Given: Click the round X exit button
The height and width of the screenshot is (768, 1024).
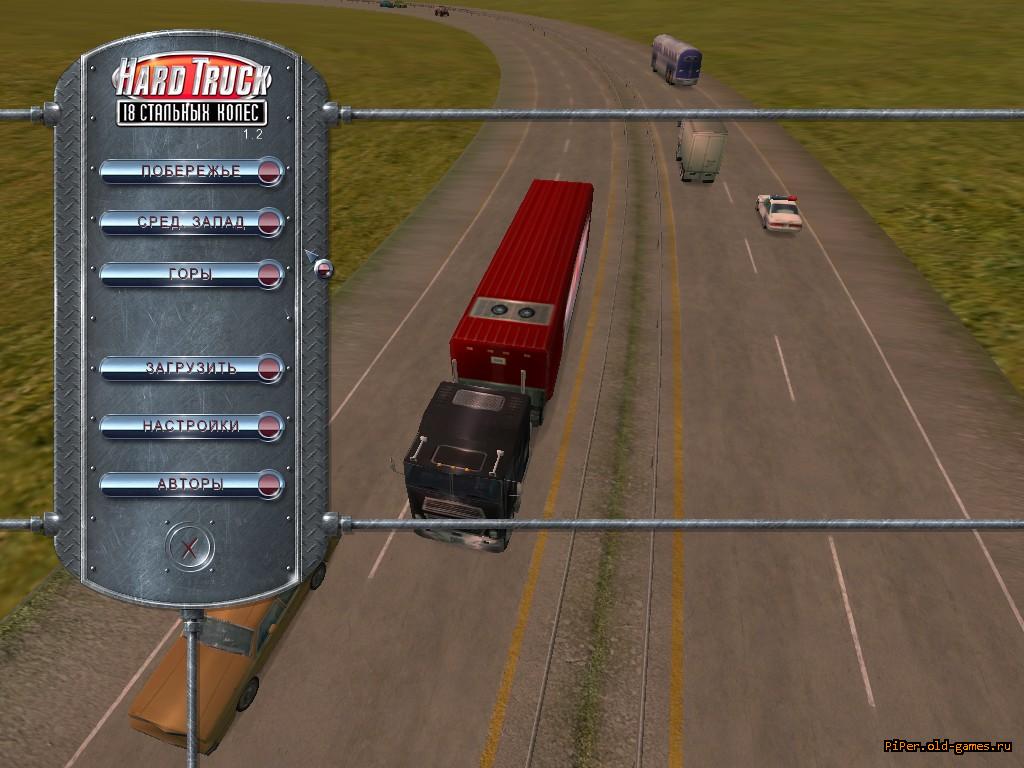Looking at the screenshot, I should coord(190,547).
